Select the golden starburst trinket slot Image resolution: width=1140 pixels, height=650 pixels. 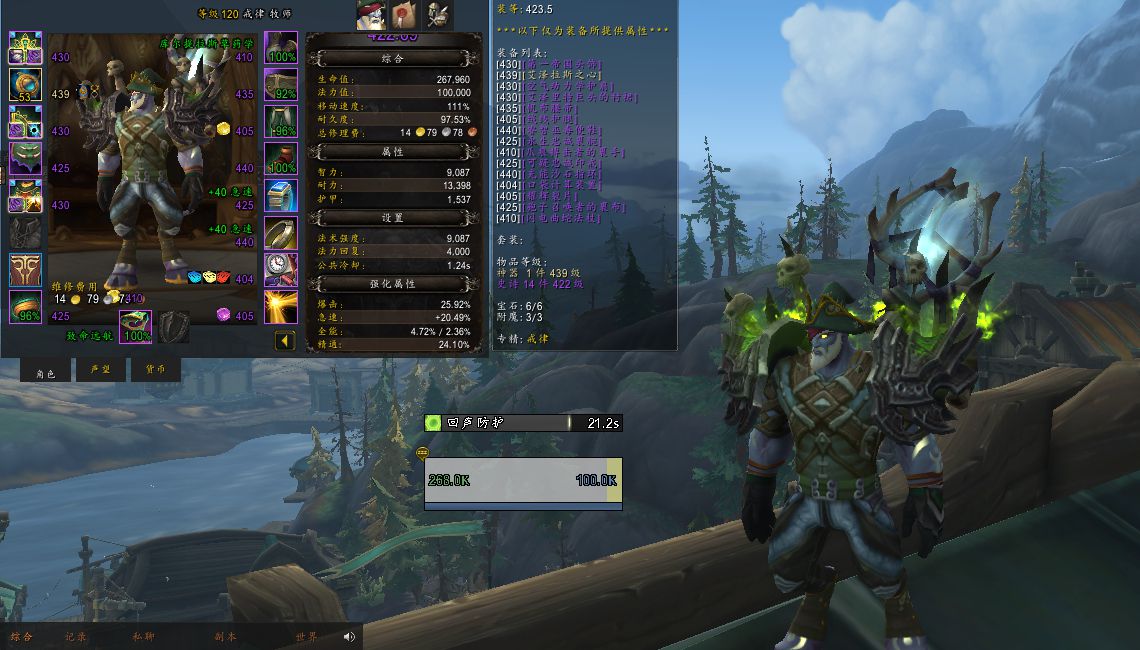[281, 307]
